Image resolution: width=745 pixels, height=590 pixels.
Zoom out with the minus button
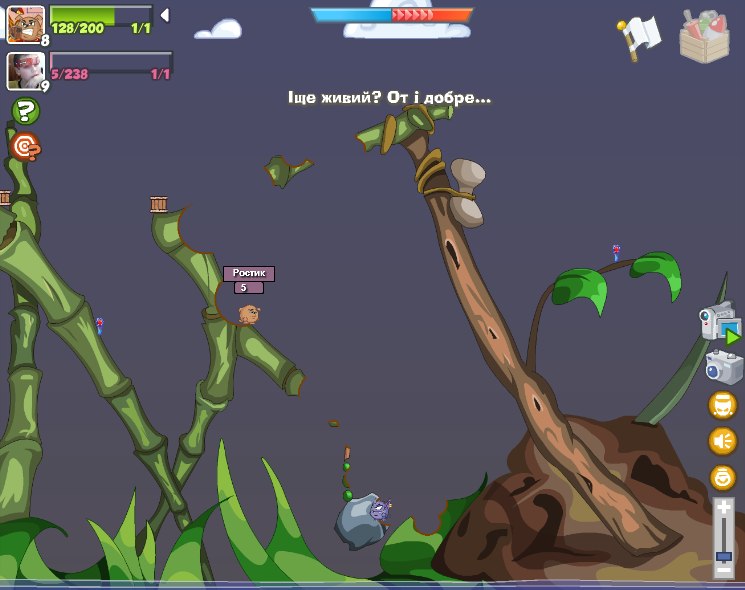[x=724, y=570]
